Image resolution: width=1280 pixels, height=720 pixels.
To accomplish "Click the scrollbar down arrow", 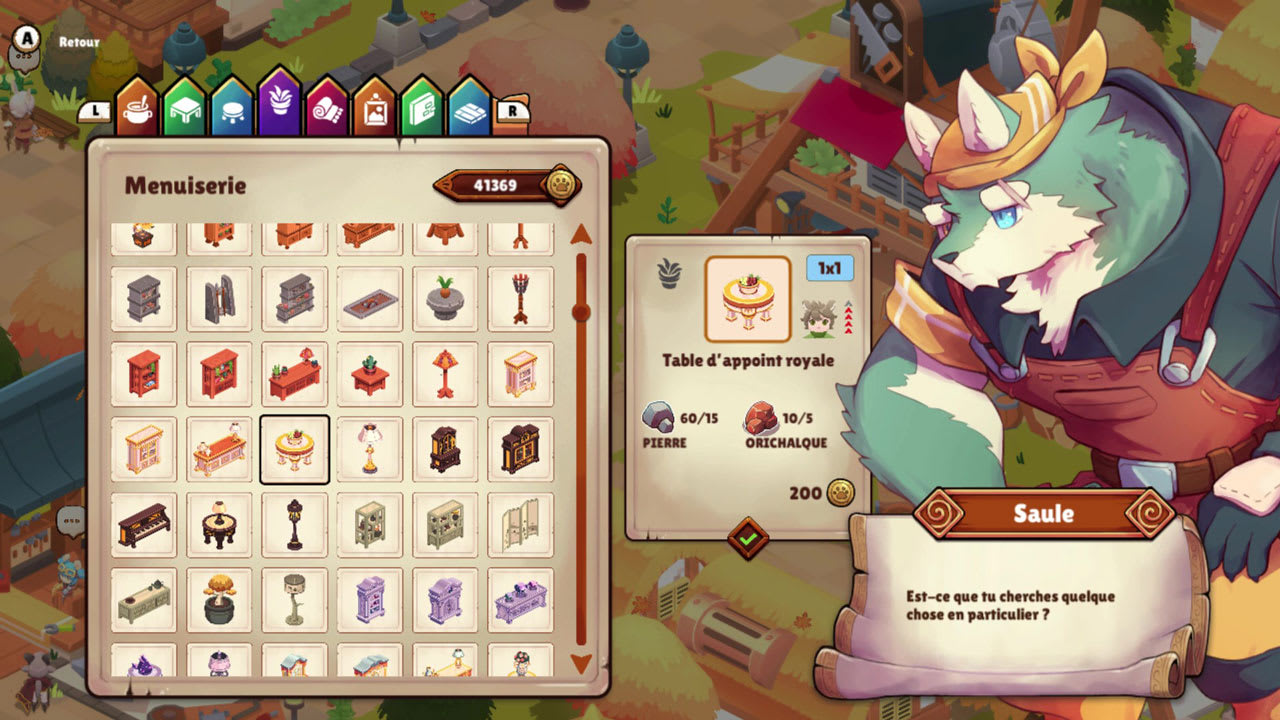I will click(x=581, y=663).
